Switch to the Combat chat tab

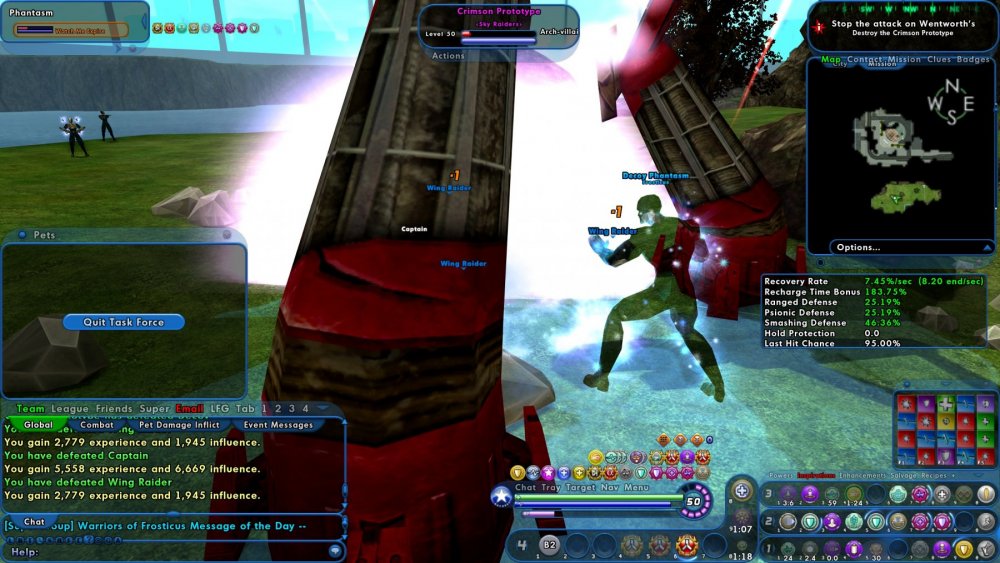click(97, 425)
